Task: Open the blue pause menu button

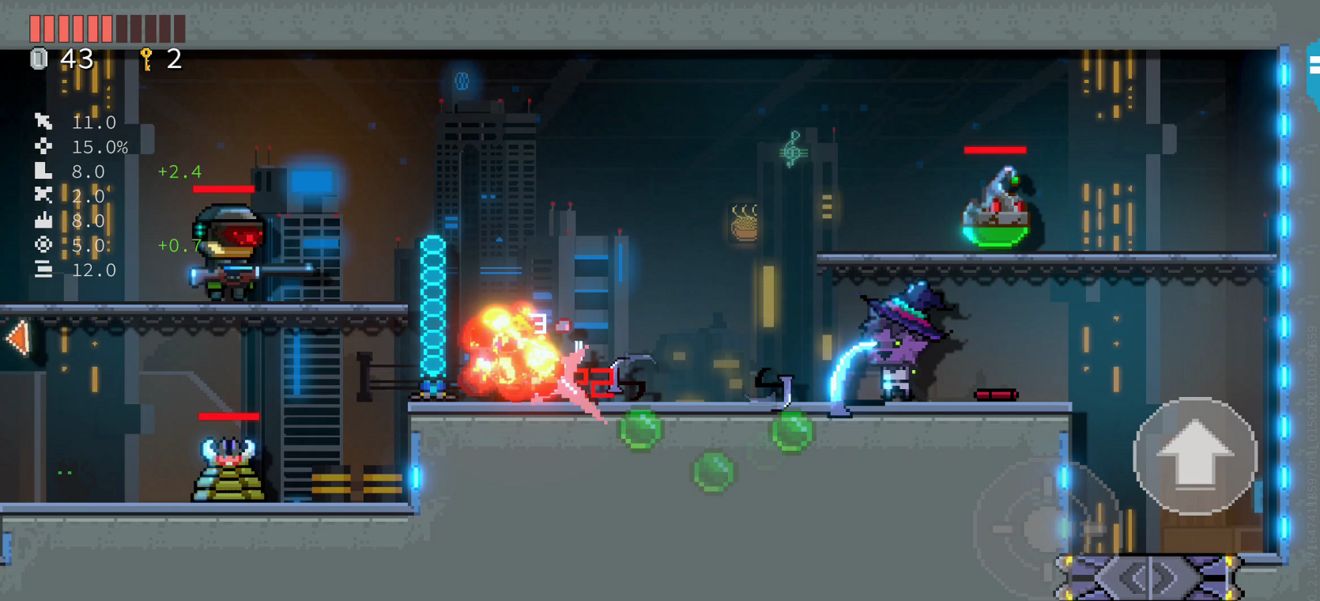Action: tap(1313, 68)
